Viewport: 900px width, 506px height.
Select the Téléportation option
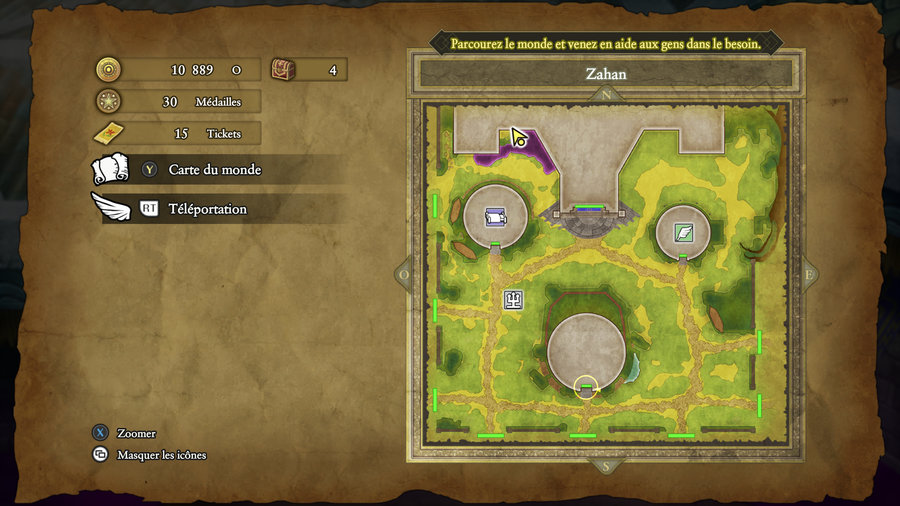click(x=207, y=209)
